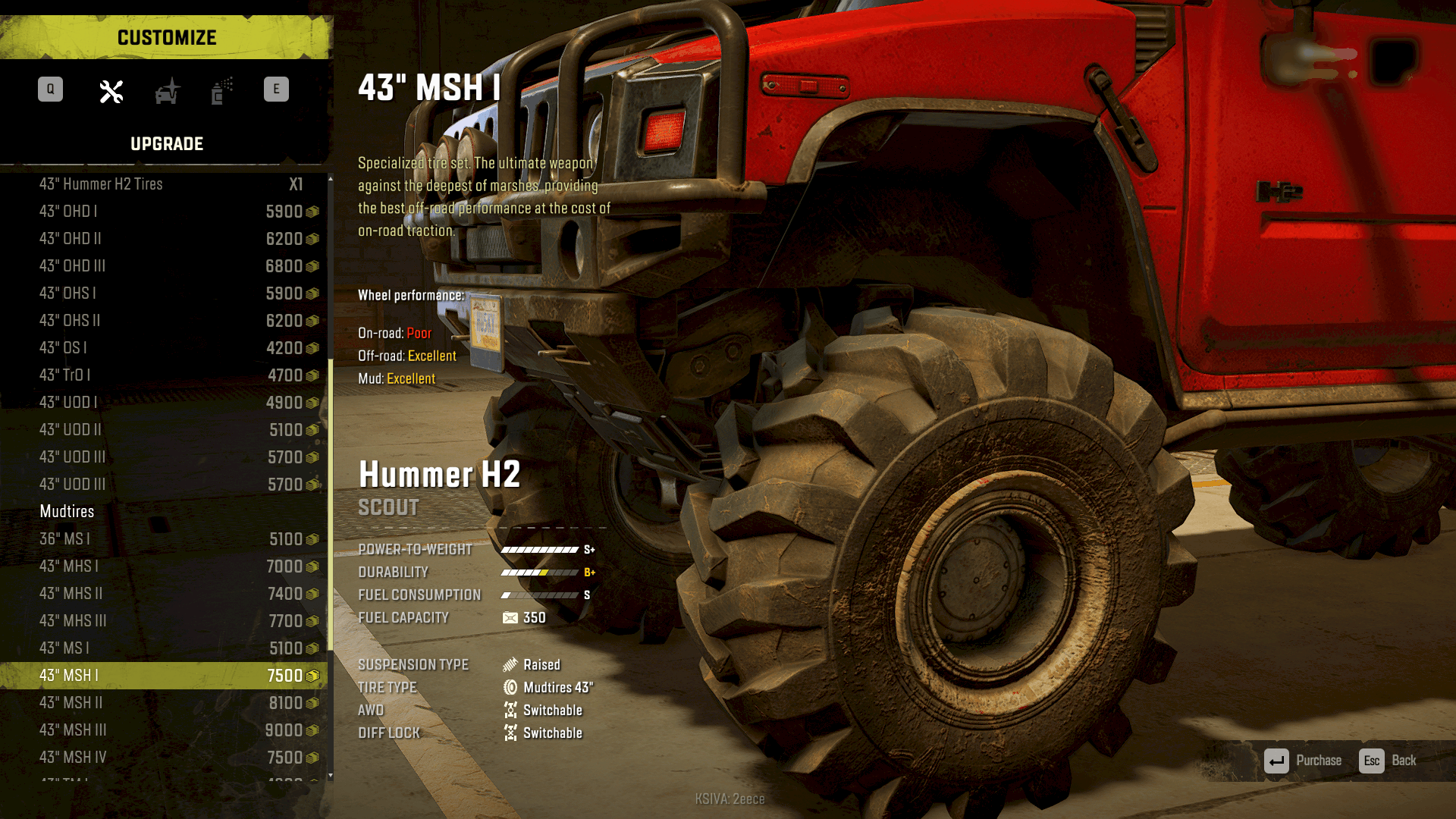Purchase the selected 43" MSH I tires
This screenshot has height=819, width=1456.
coord(1303,761)
